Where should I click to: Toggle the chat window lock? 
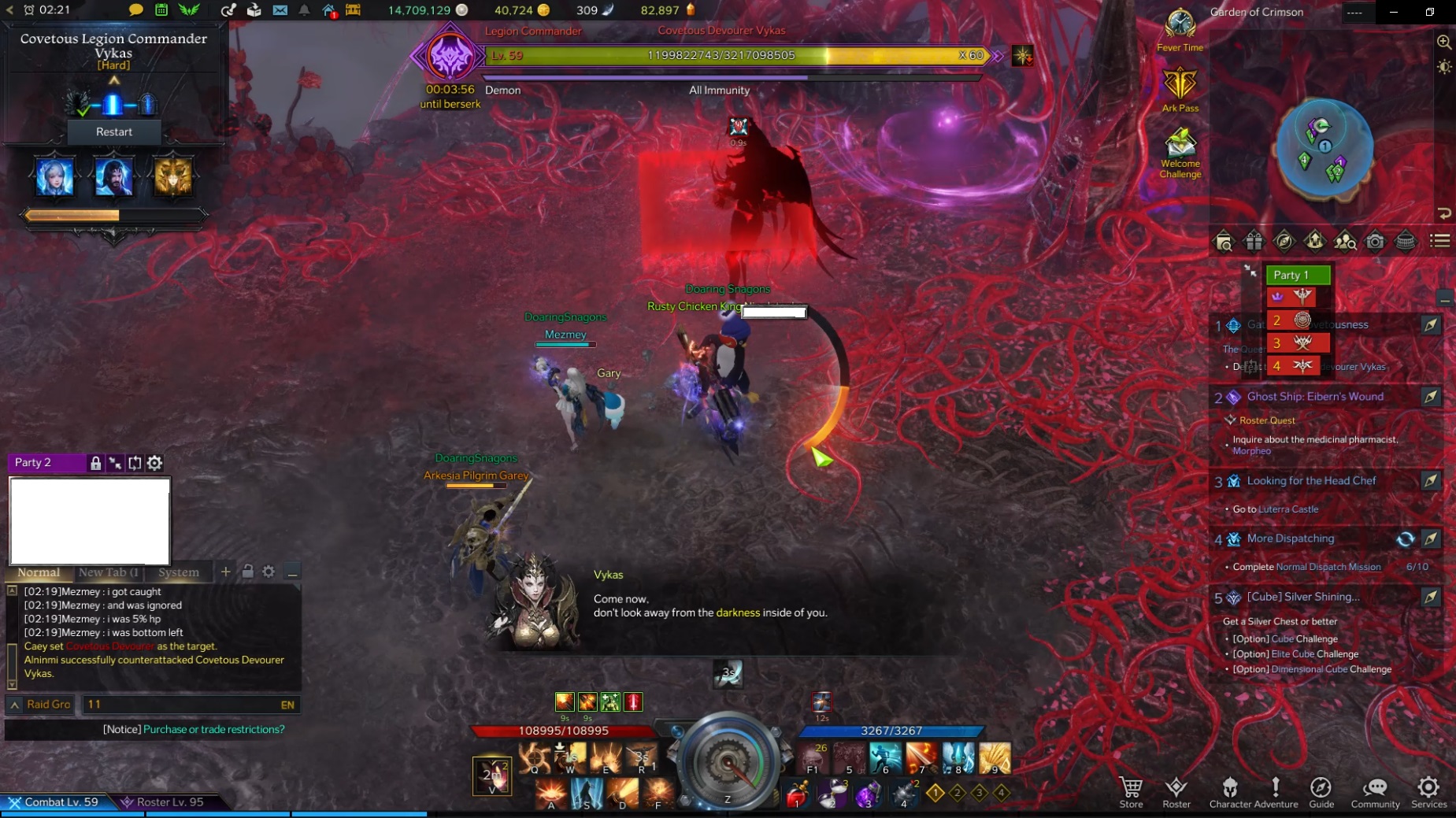pyautogui.click(x=249, y=572)
